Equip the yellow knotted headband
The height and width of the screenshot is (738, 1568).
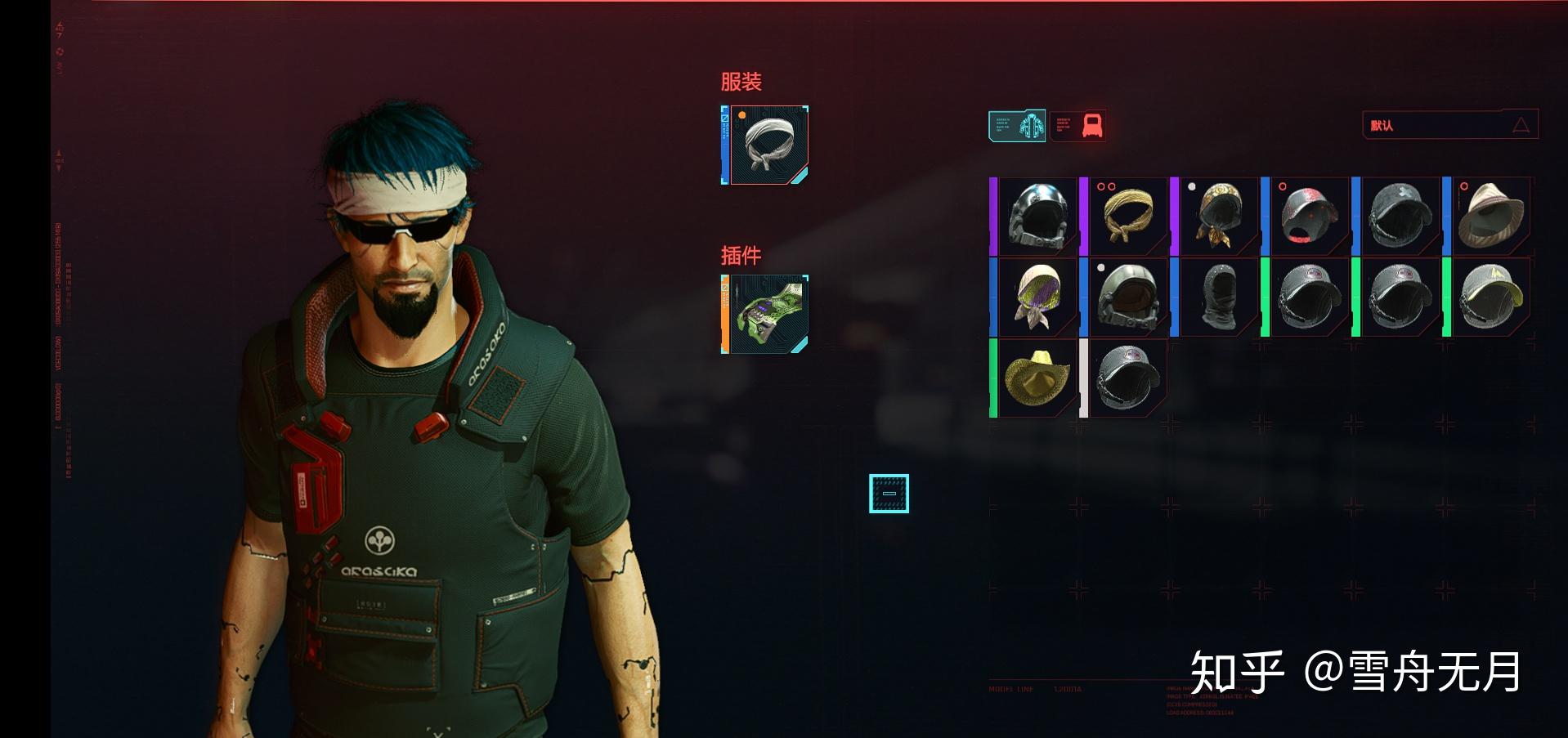point(1128,216)
